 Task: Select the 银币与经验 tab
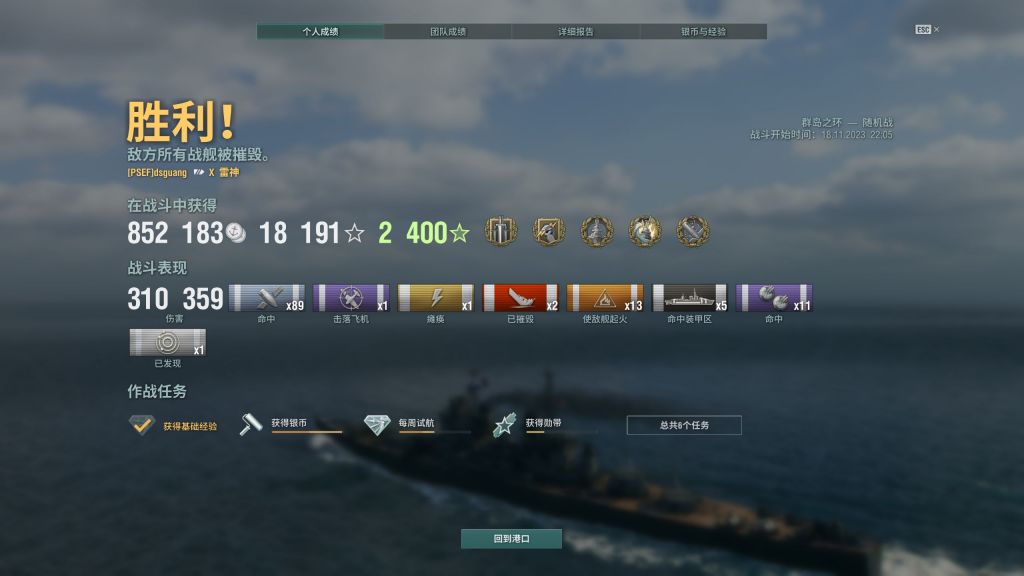[703, 31]
